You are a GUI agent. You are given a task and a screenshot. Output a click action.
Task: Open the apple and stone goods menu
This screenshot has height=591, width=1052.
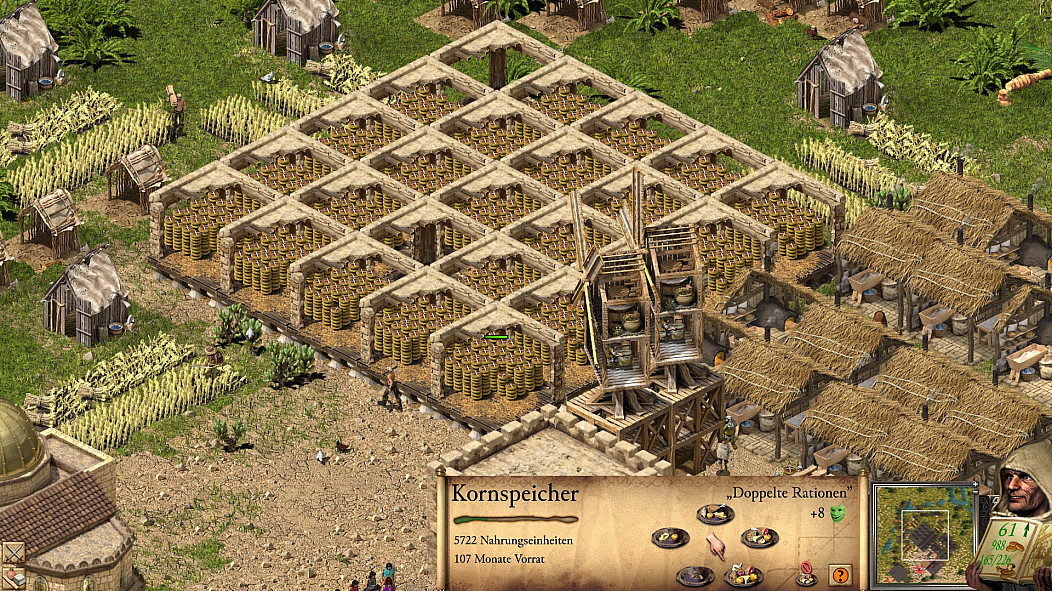point(12,577)
